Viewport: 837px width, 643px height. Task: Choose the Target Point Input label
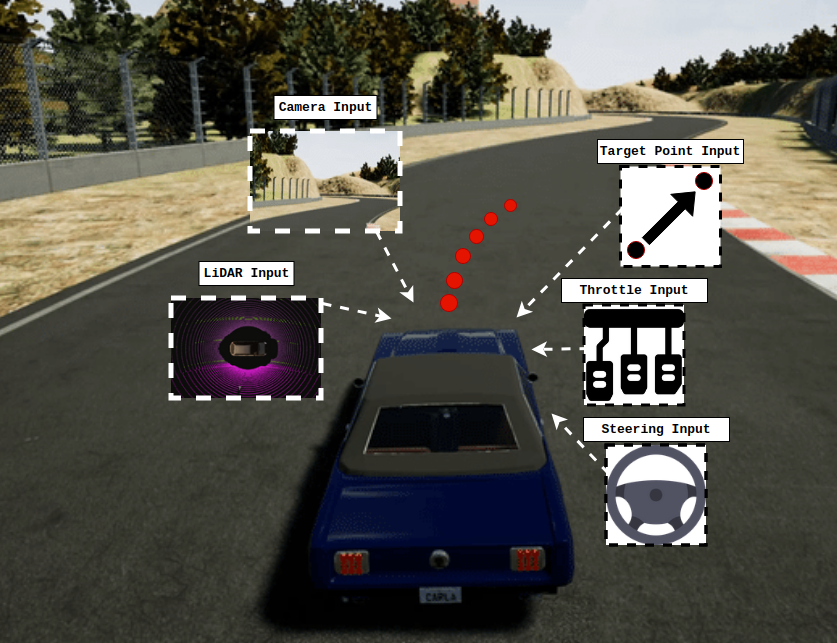670,152
